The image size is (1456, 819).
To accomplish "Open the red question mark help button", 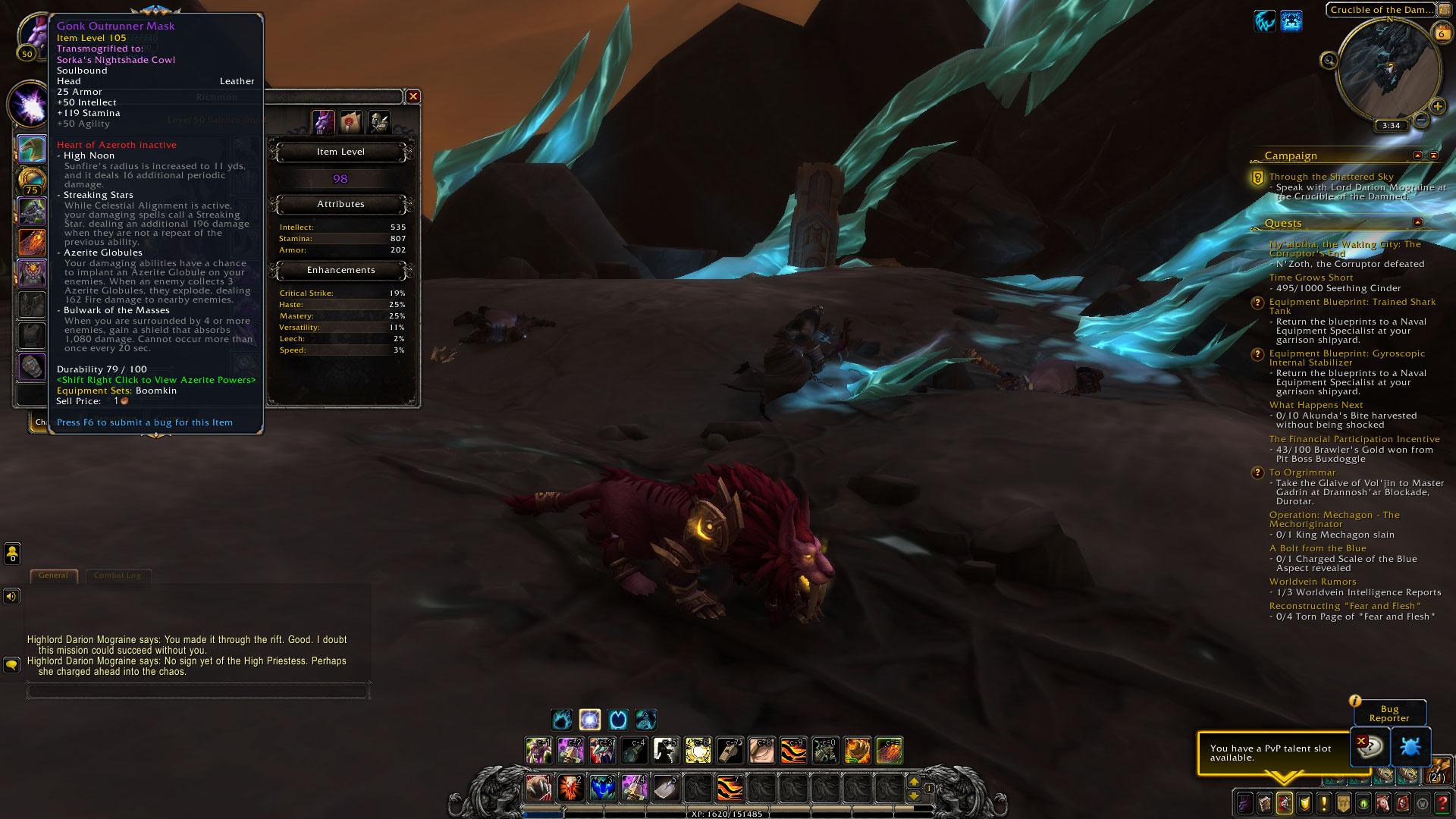I will point(1443,802).
